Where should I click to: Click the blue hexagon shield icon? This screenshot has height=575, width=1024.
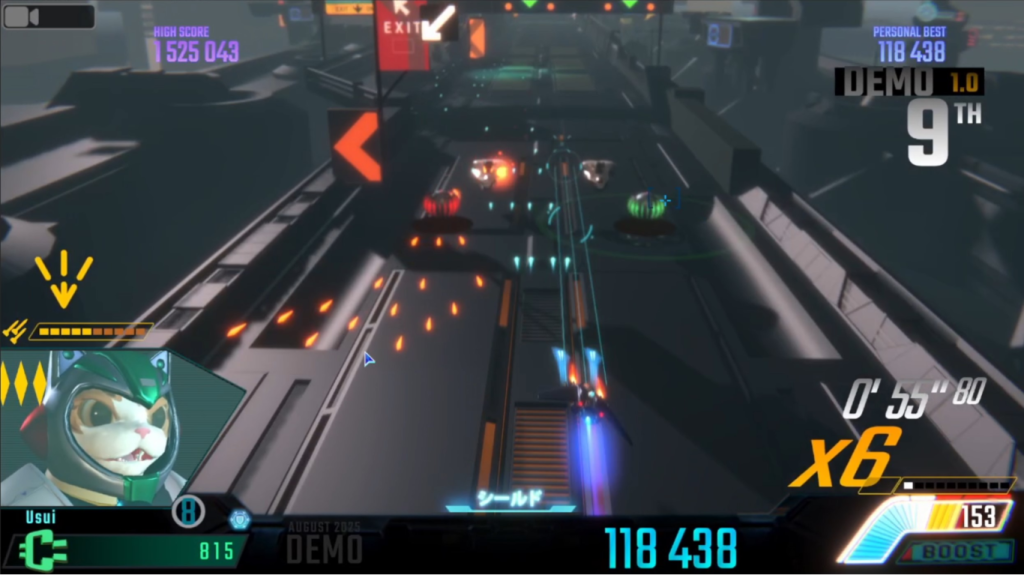click(238, 519)
